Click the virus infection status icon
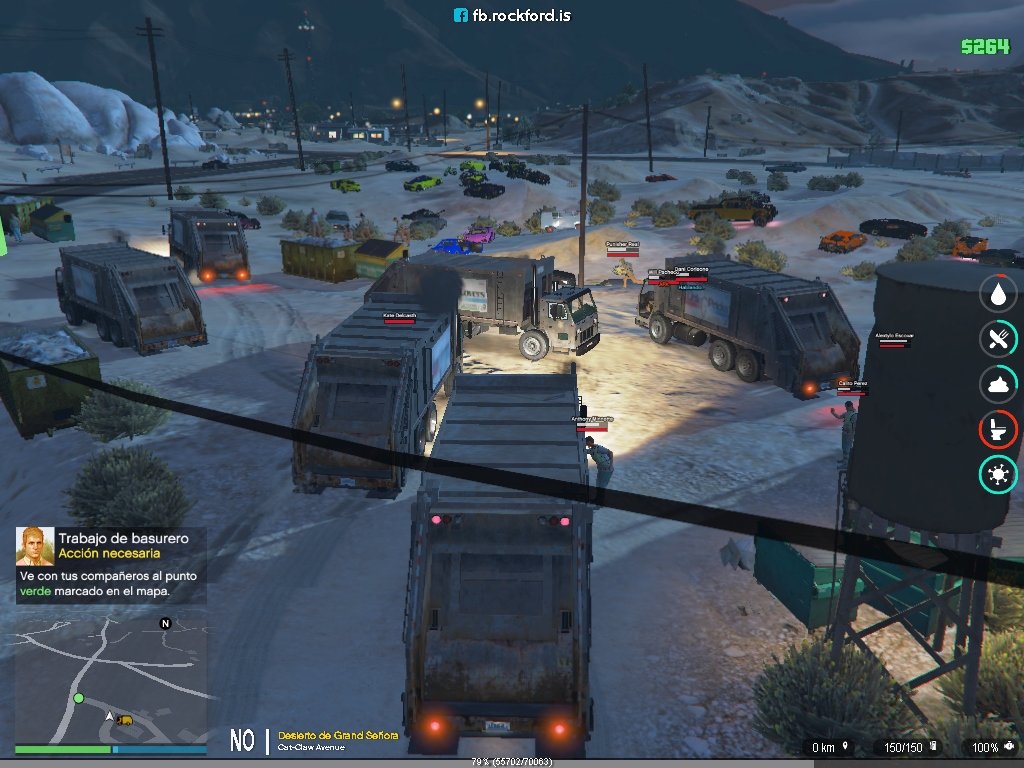This screenshot has height=768, width=1024. 997,474
